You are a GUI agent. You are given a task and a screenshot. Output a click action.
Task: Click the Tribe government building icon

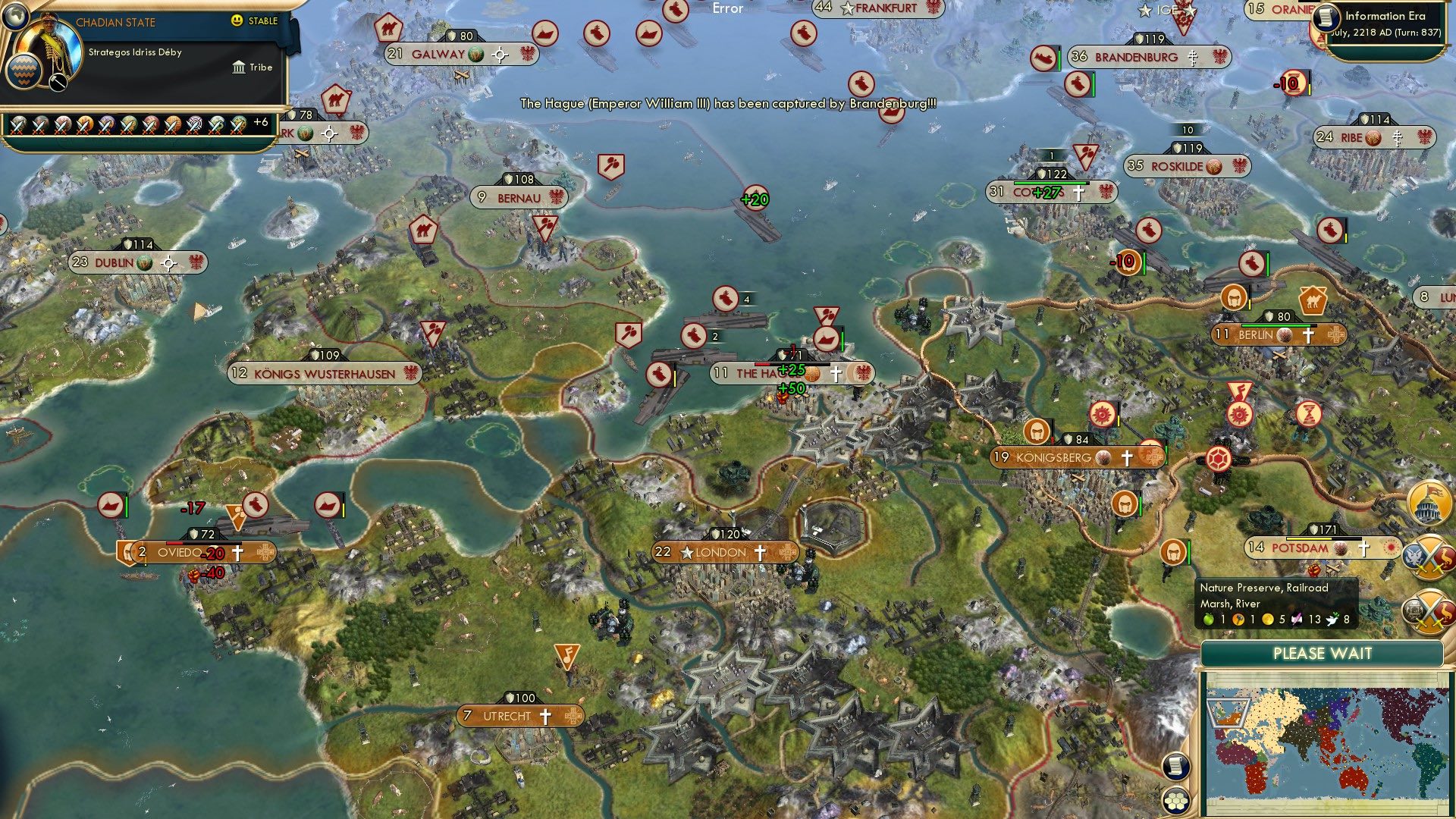click(239, 67)
